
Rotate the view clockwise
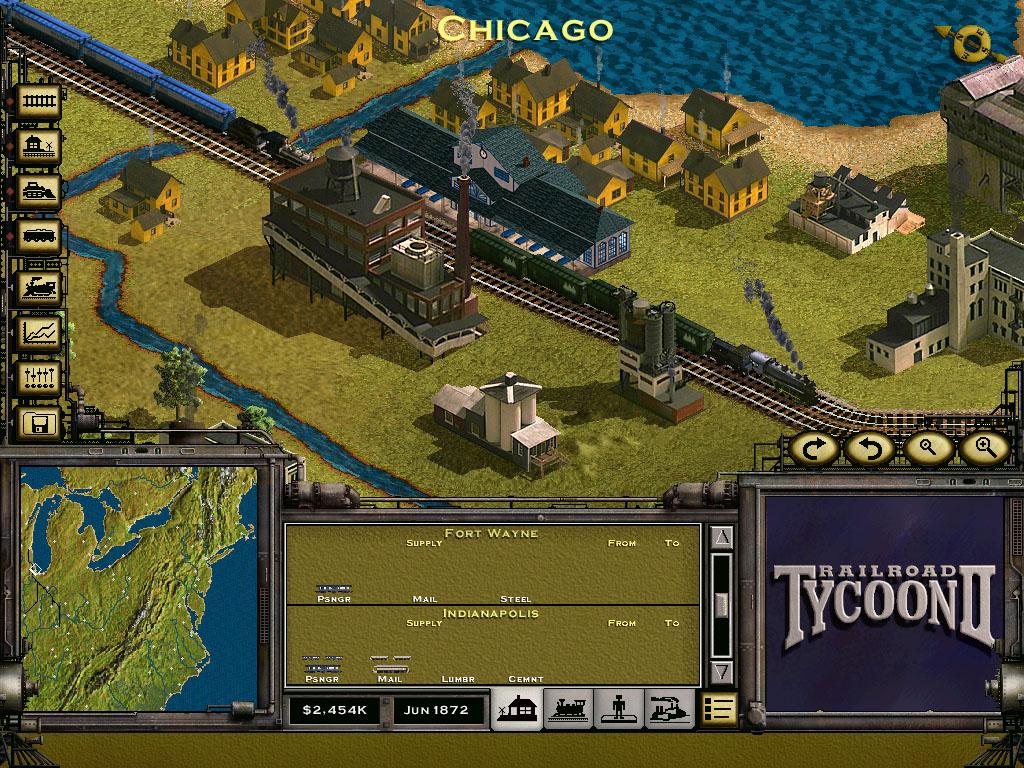(x=817, y=449)
